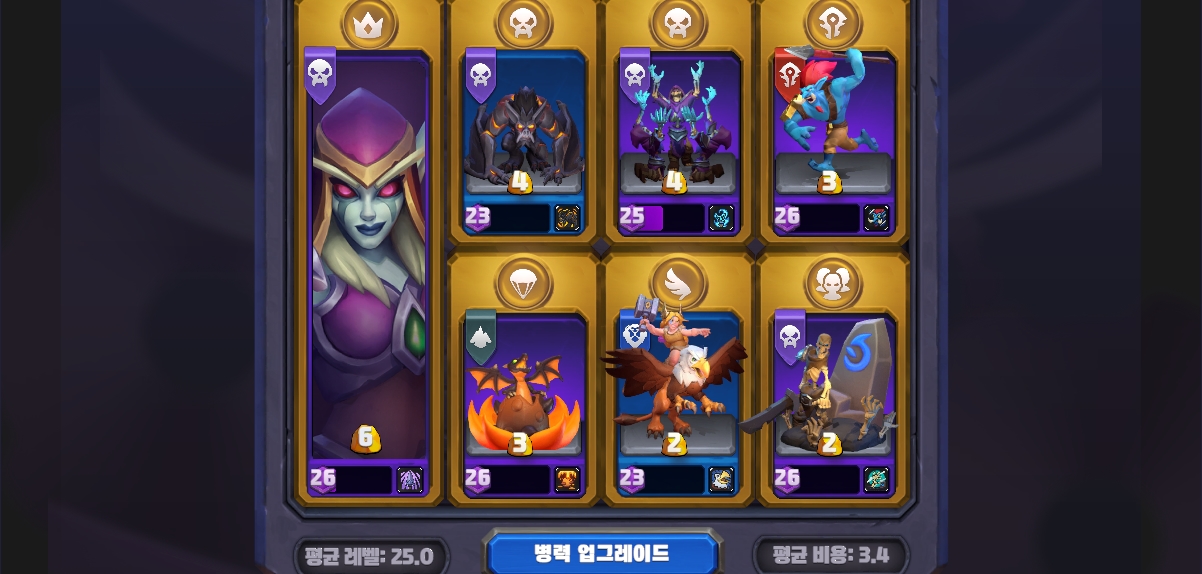1202x574 pixels.
Task: Click the 병력 업그레이드 button
Action: 601,554
